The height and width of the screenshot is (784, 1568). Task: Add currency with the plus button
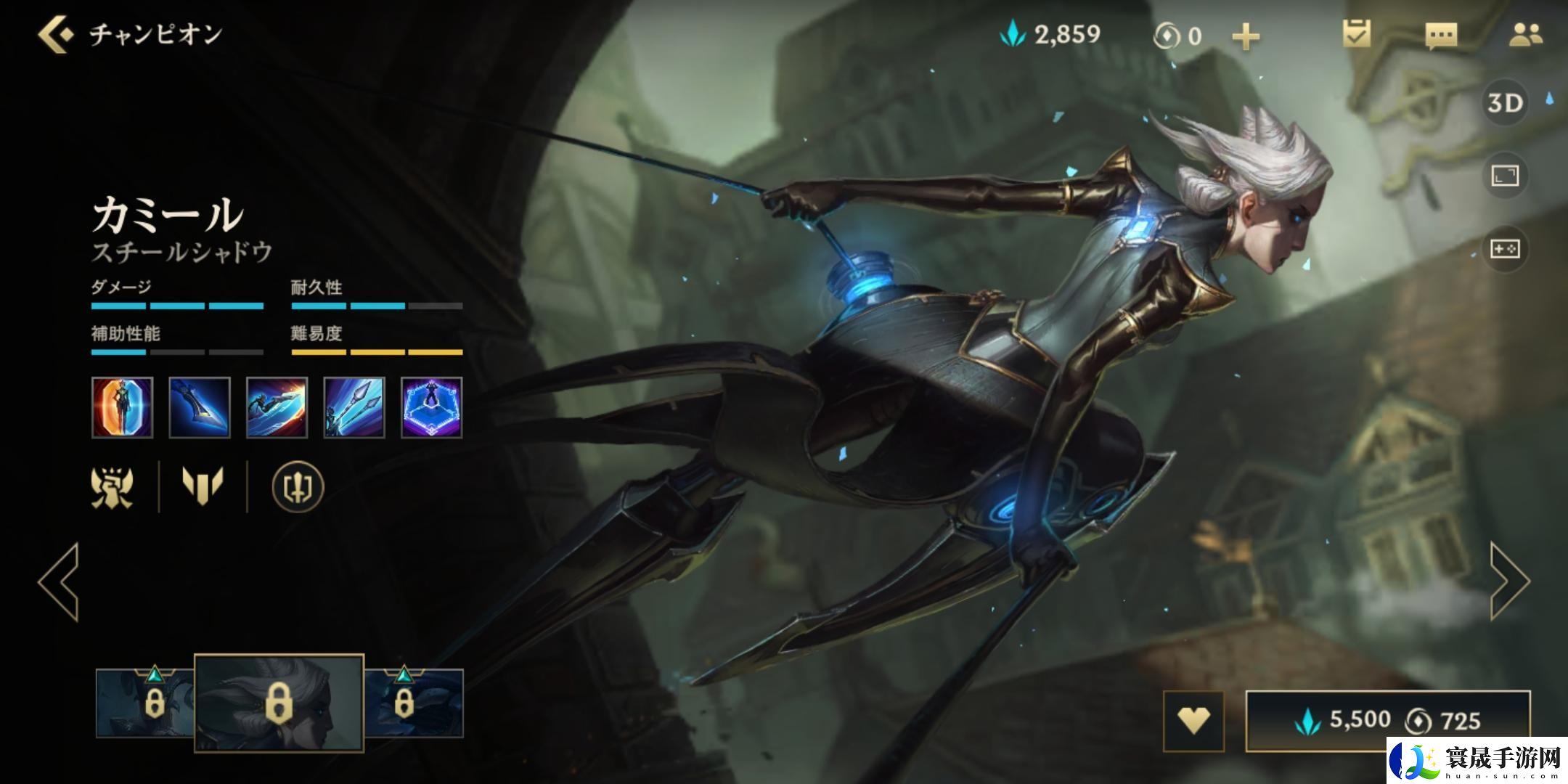[1246, 36]
